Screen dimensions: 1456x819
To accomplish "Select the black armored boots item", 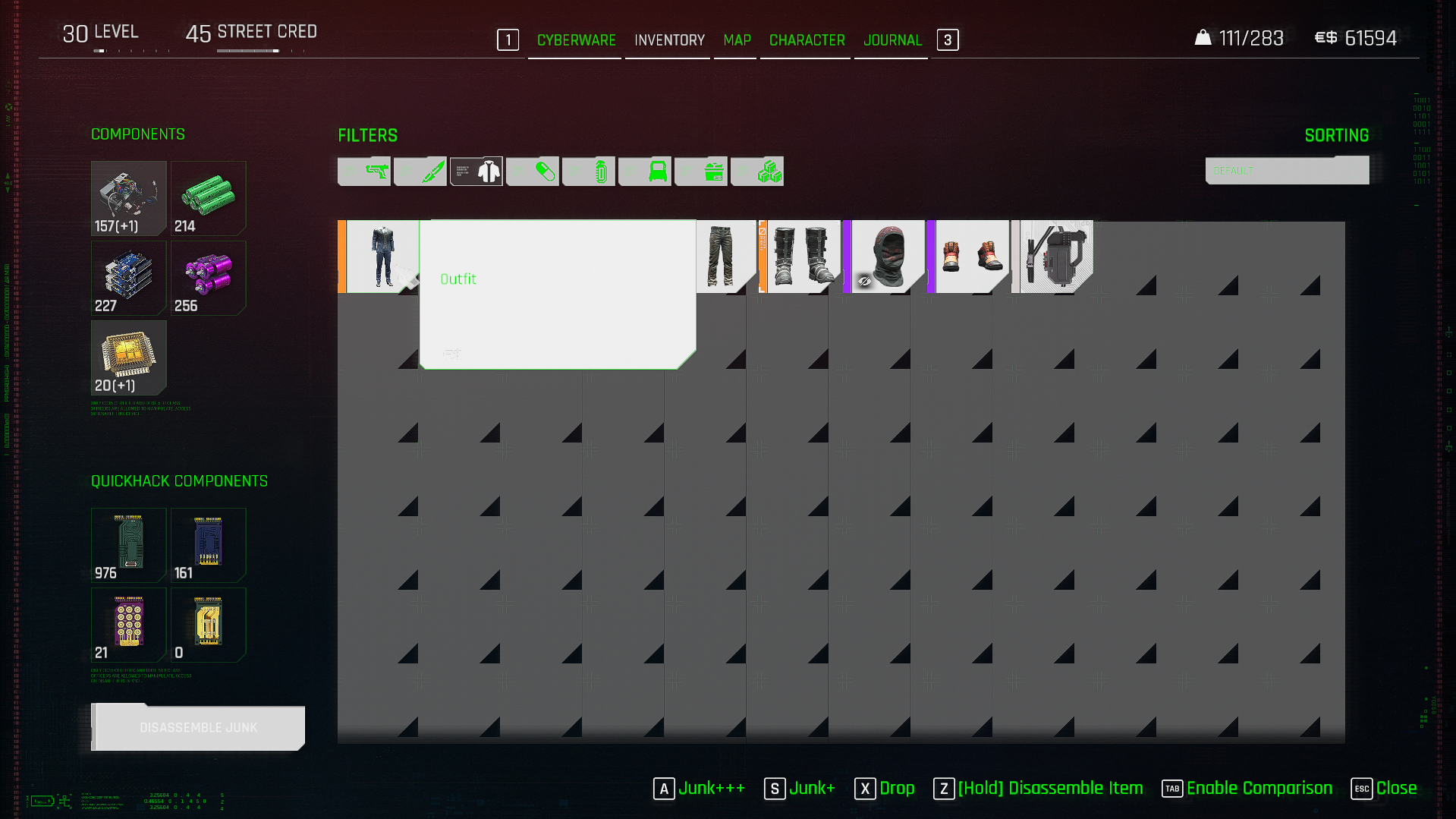I will pyautogui.click(x=801, y=257).
